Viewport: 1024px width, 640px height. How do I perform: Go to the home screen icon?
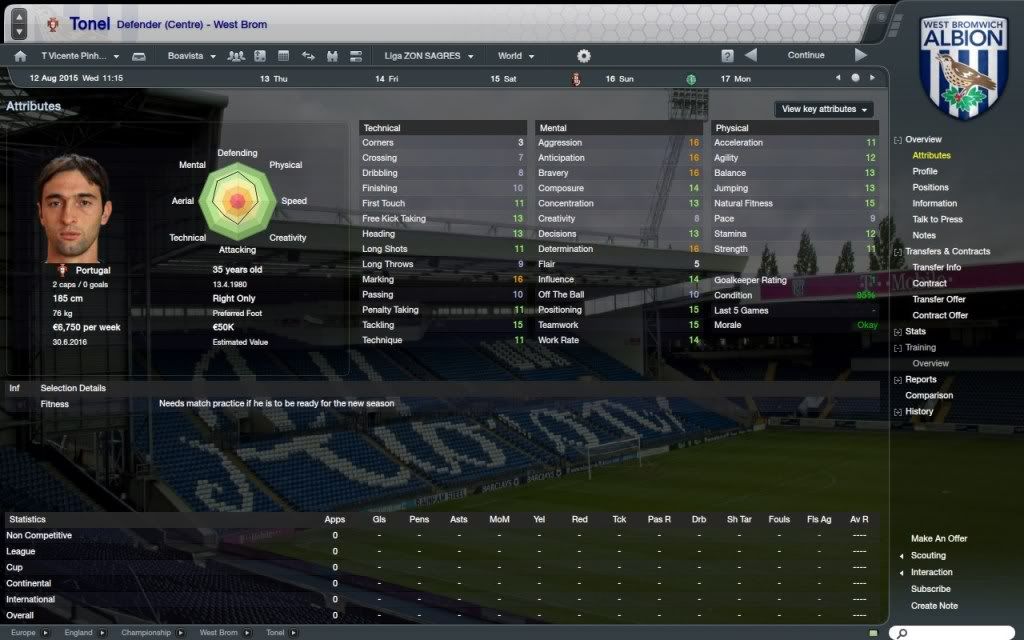coord(20,56)
